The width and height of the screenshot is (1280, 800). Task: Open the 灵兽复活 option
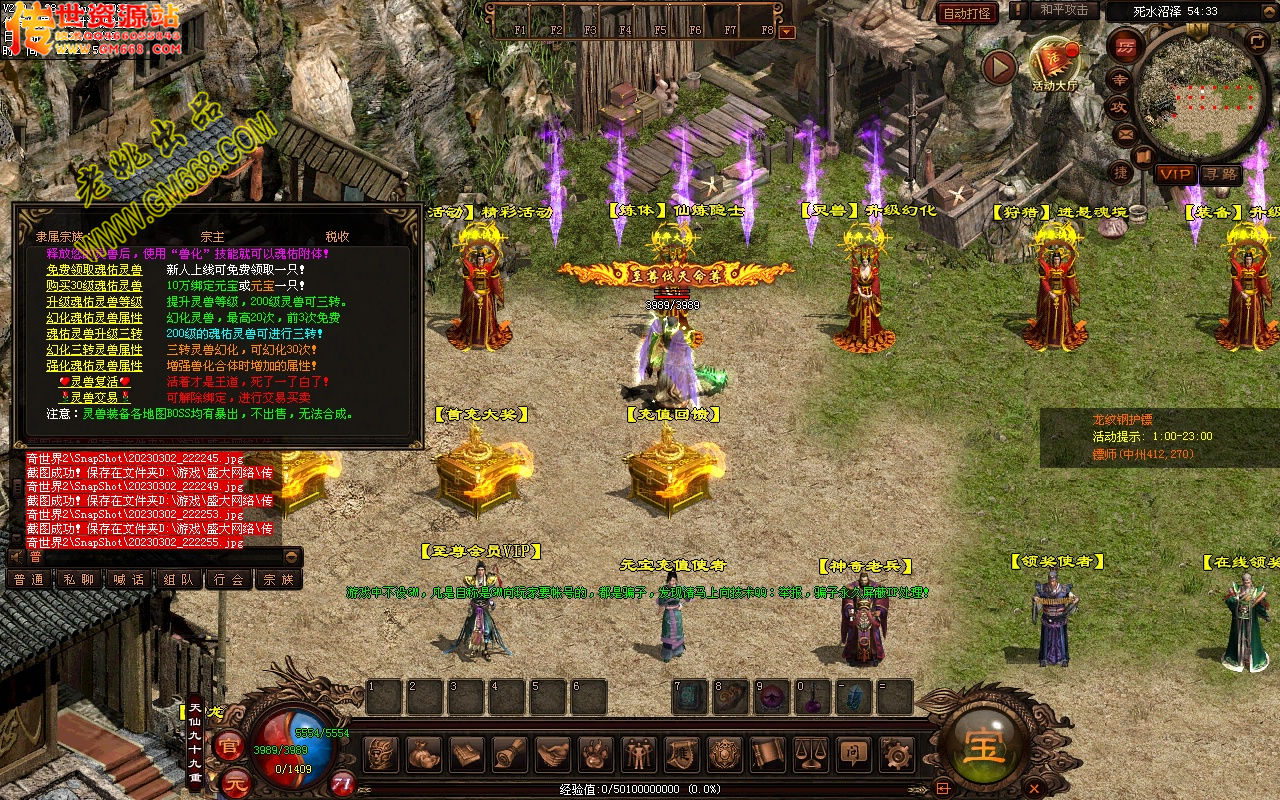click(x=94, y=382)
